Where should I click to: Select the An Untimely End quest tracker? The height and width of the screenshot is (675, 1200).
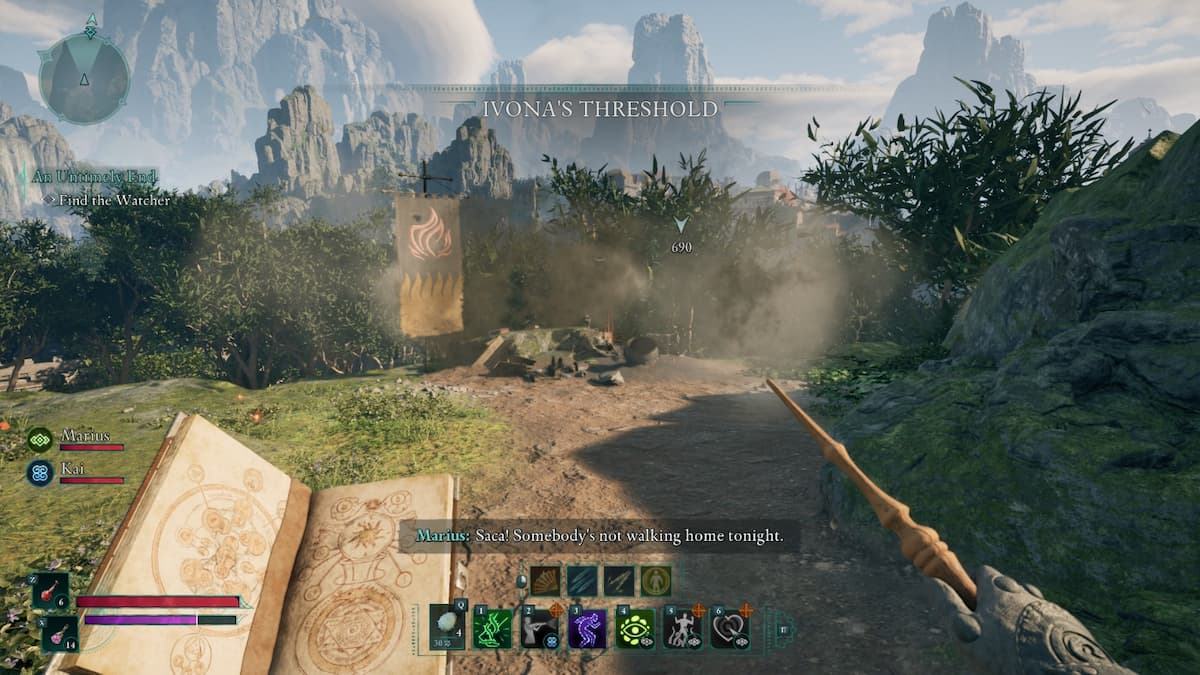[x=94, y=176]
